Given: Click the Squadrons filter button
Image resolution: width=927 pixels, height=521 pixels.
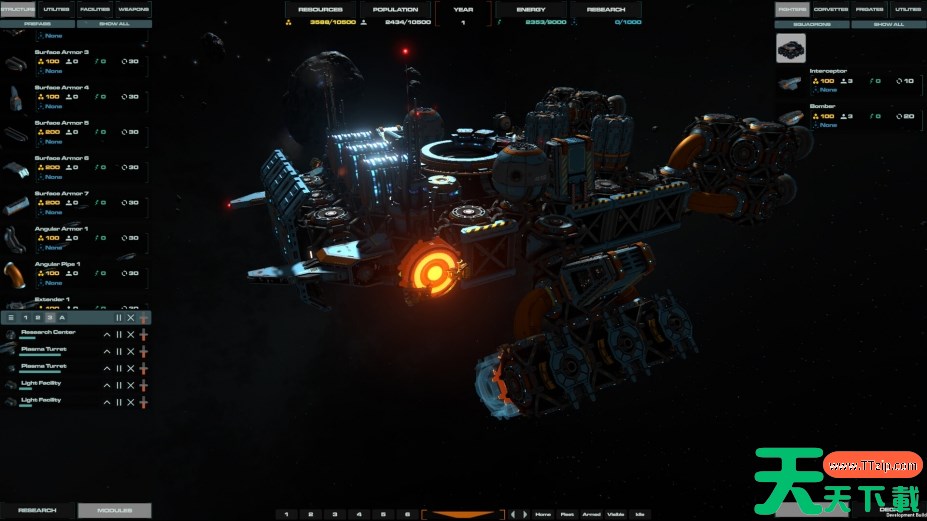Looking at the screenshot, I should coord(814,24).
